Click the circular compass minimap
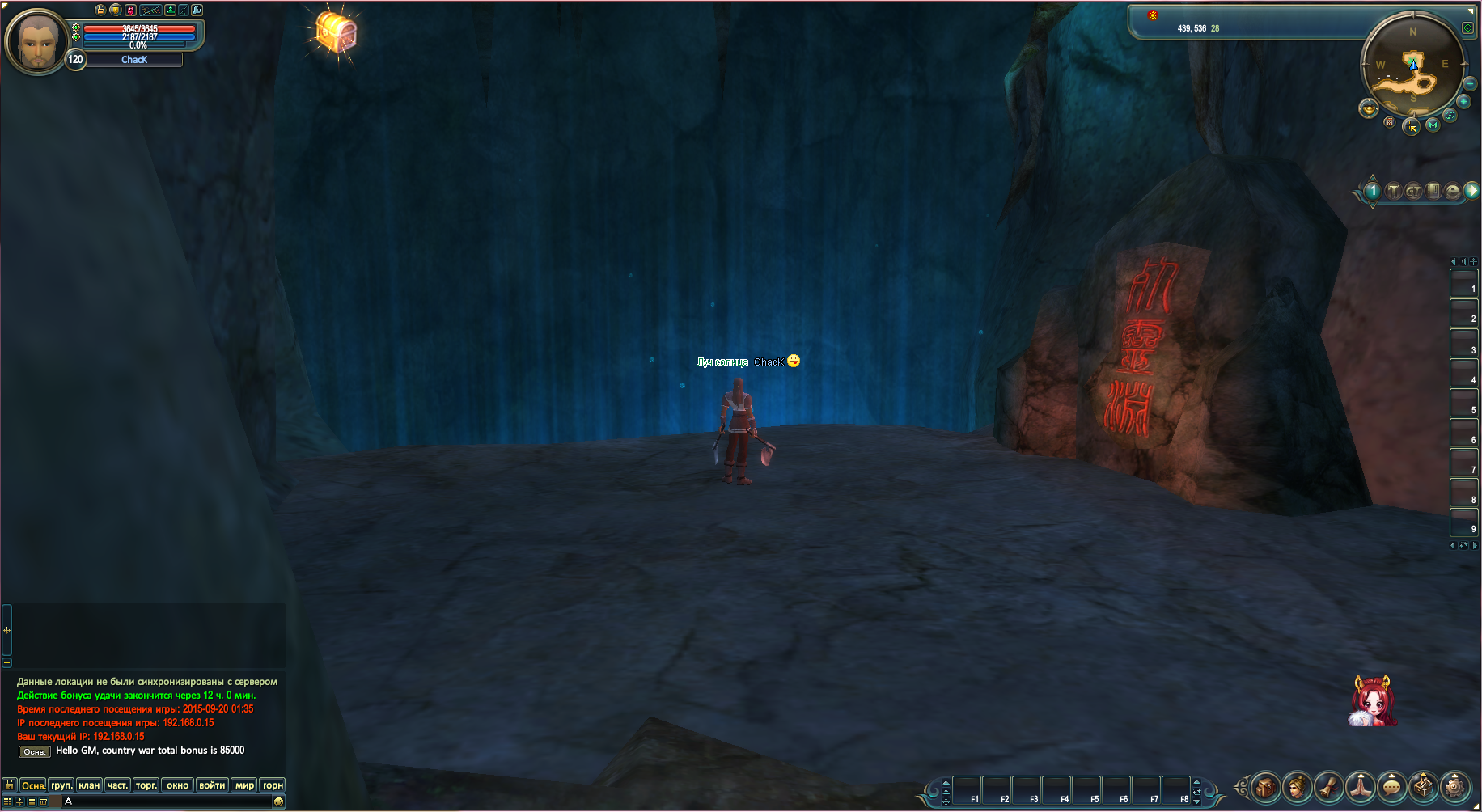This screenshot has height=812, width=1482. pos(1412,66)
